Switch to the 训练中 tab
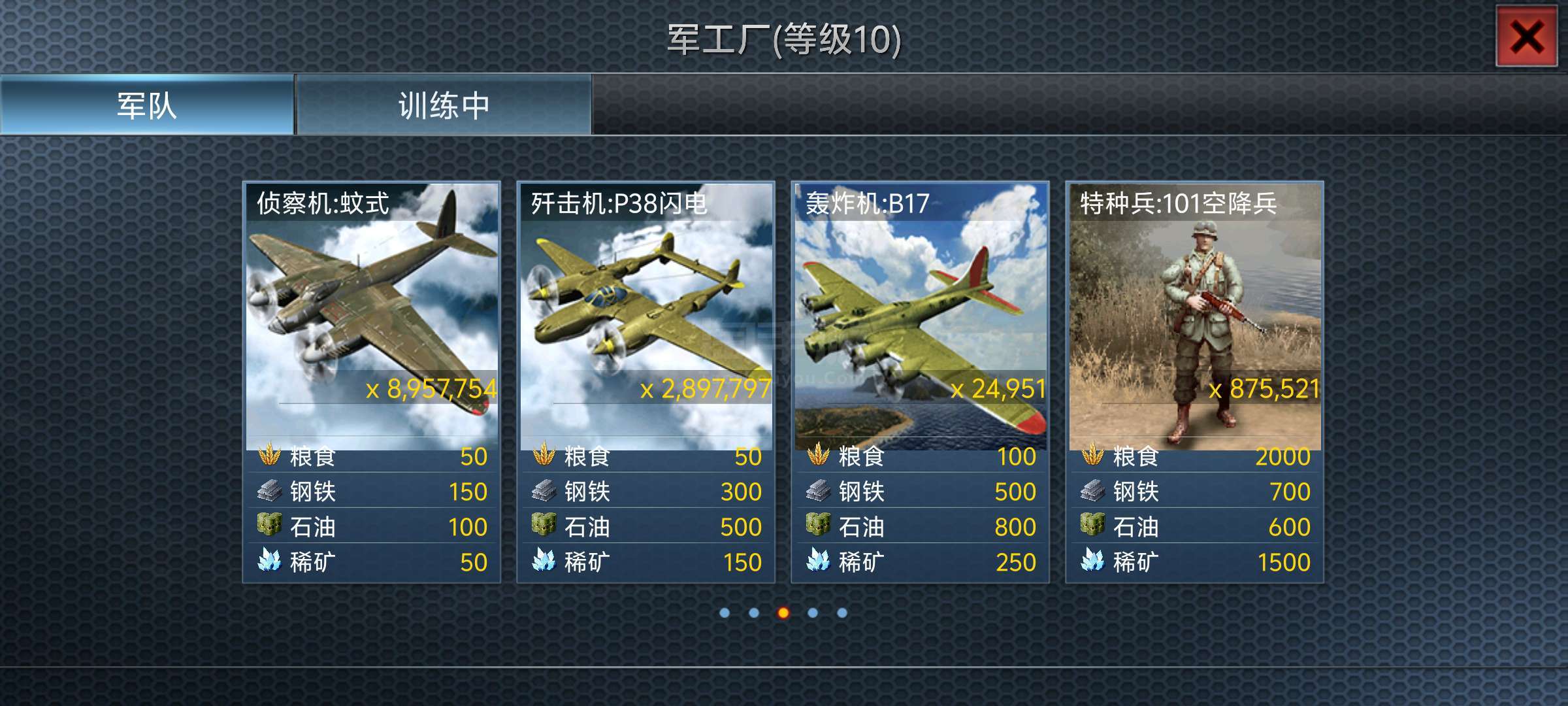 444,105
